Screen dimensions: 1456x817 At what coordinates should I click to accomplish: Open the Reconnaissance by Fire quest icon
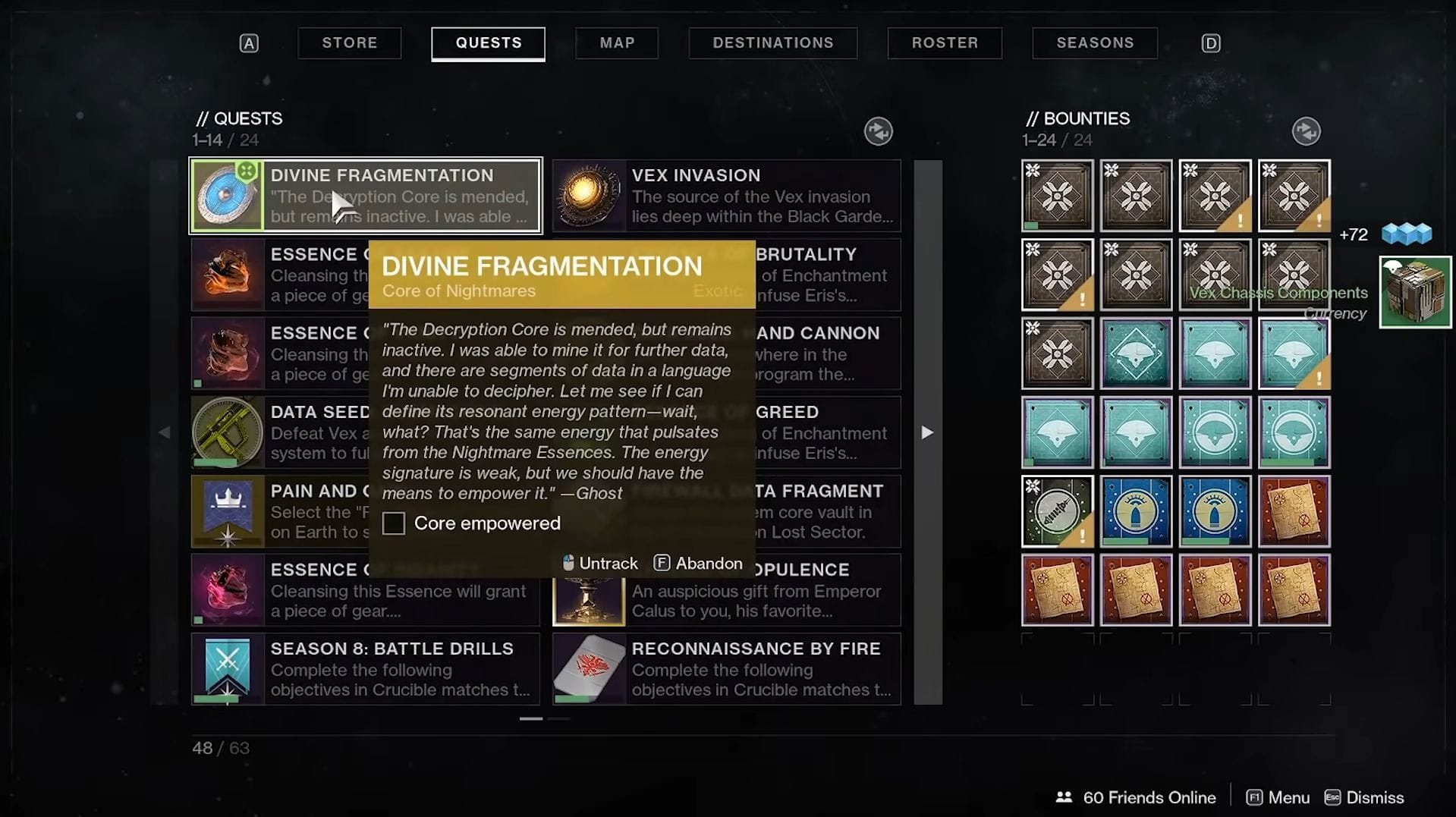(x=589, y=669)
